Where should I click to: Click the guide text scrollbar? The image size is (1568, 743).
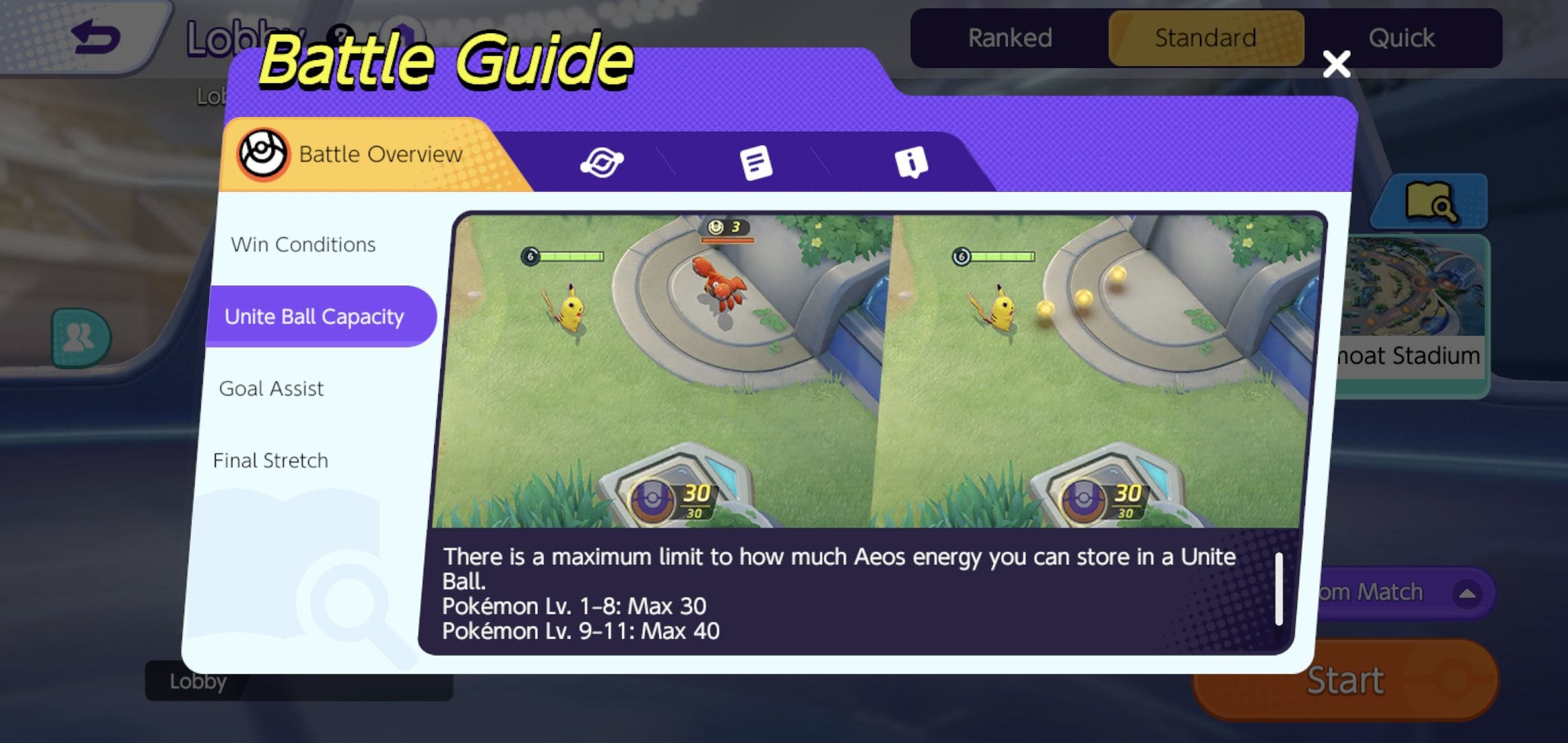point(1278,589)
